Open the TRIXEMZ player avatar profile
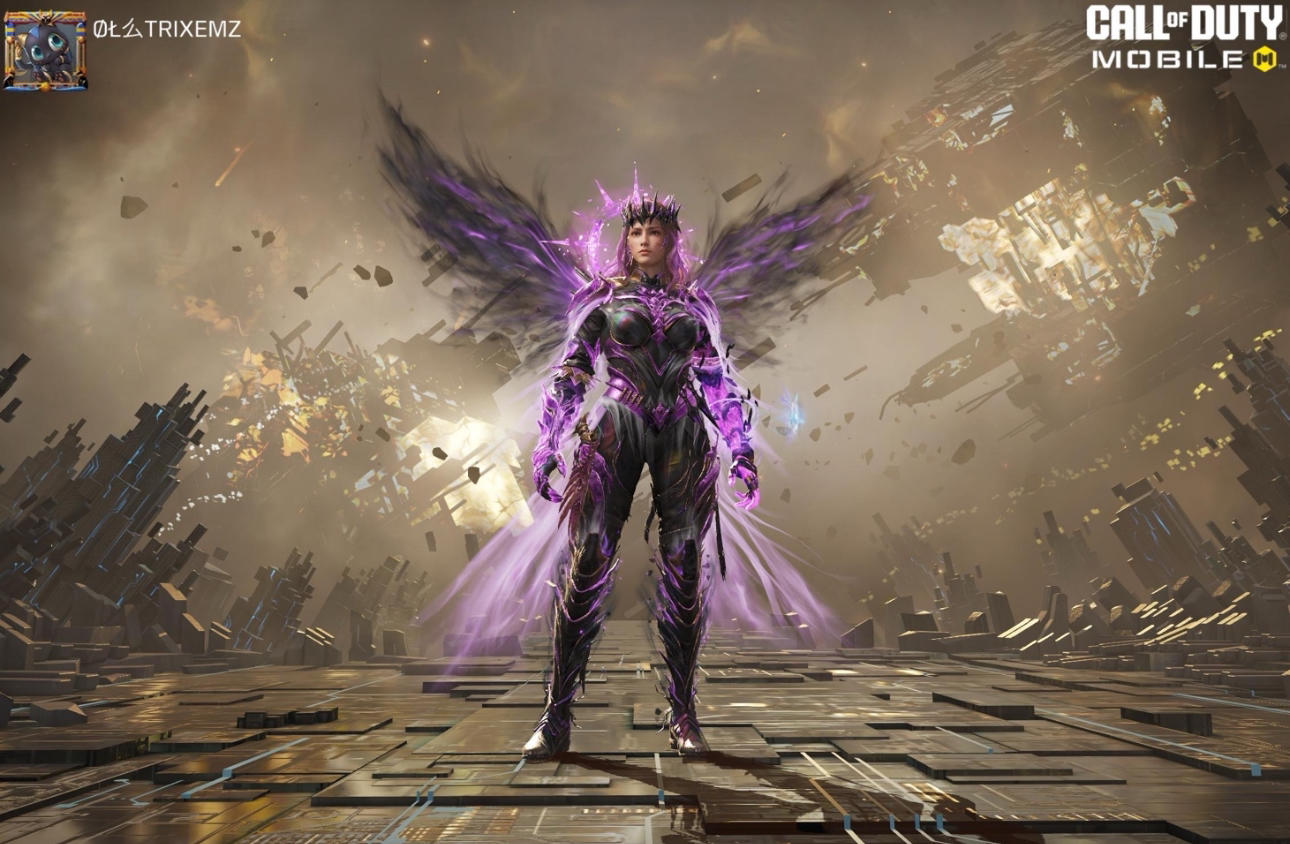The height and width of the screenshot is (844, 1290). click(45, 50)
